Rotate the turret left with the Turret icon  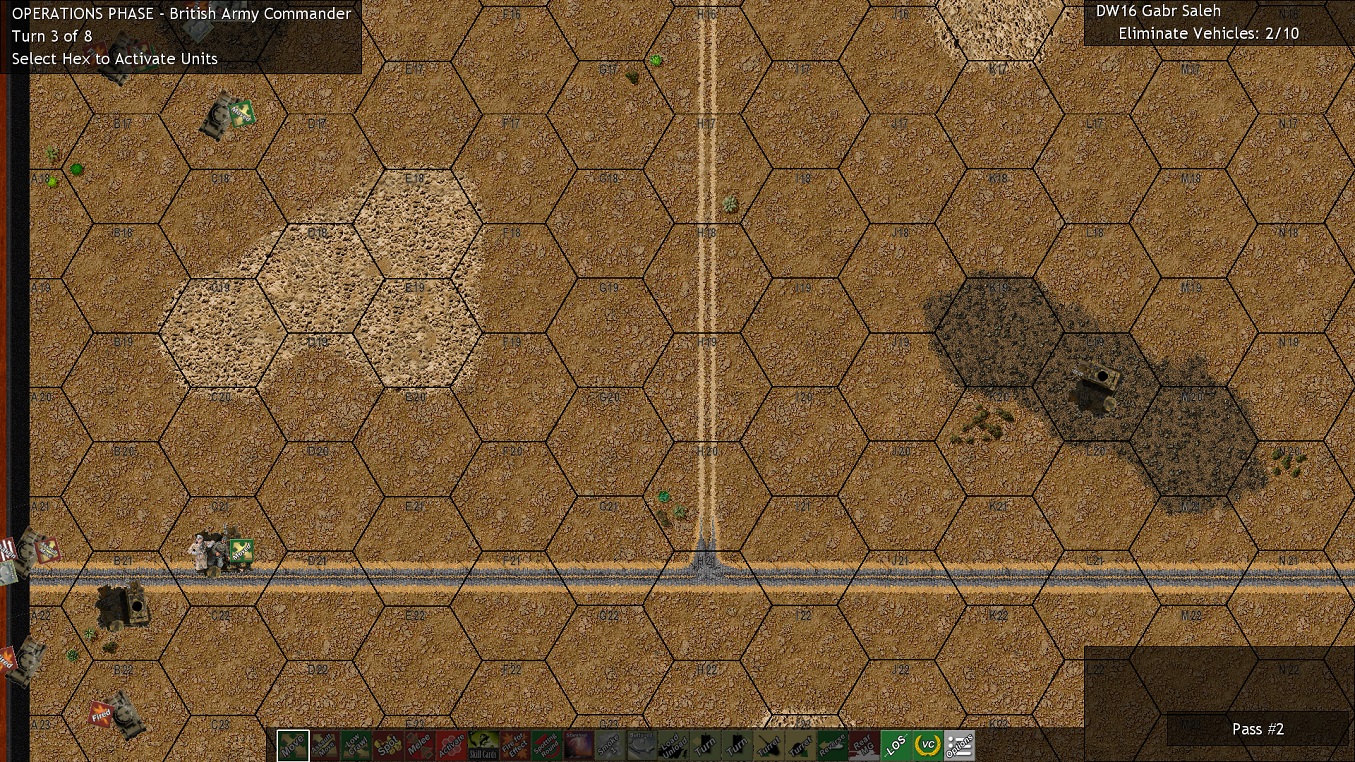tap(771, 745)
